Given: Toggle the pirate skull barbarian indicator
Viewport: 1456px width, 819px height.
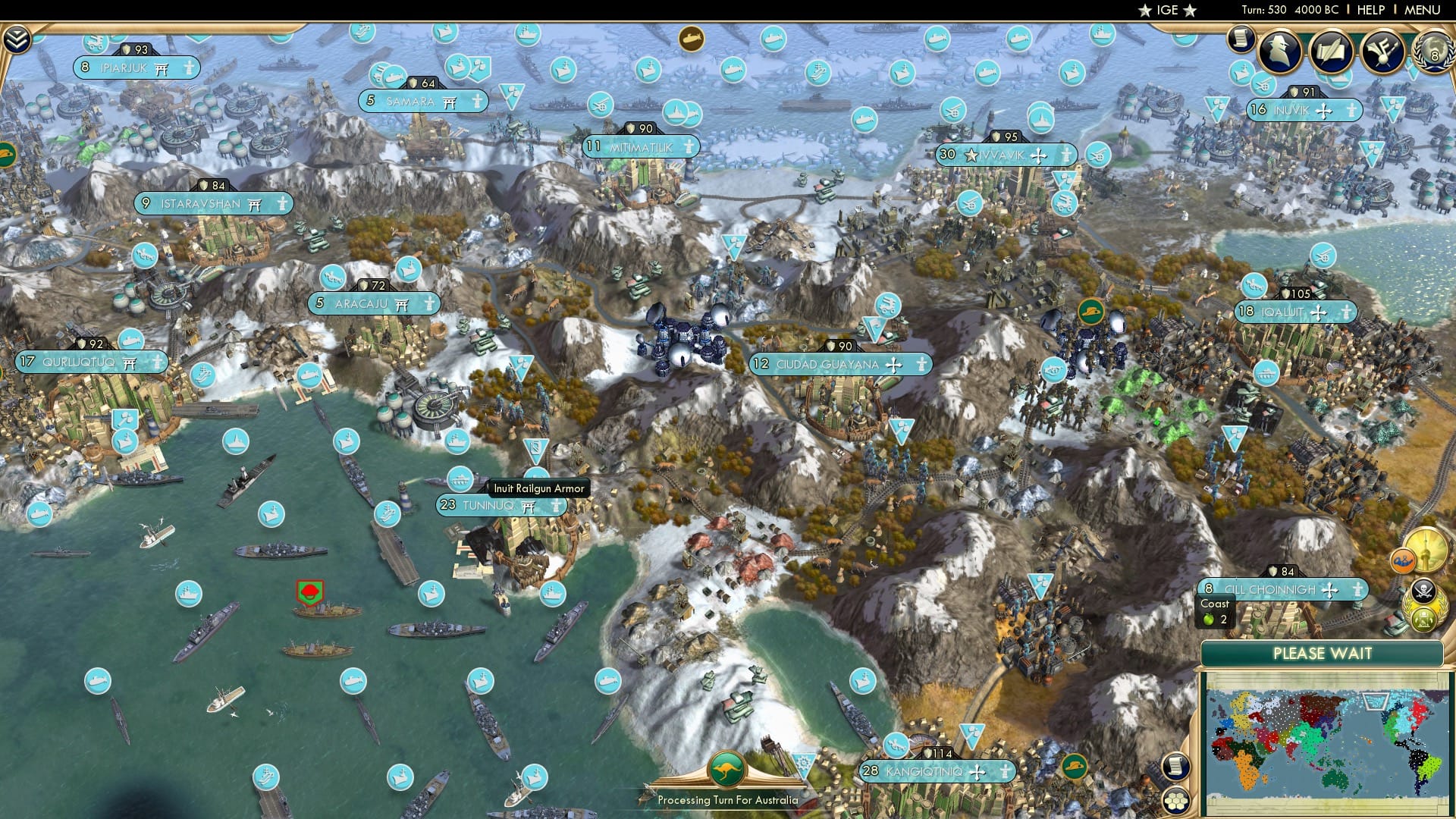Looking at the screenshot, I should pyautogui.click(x=1423, y=591).
